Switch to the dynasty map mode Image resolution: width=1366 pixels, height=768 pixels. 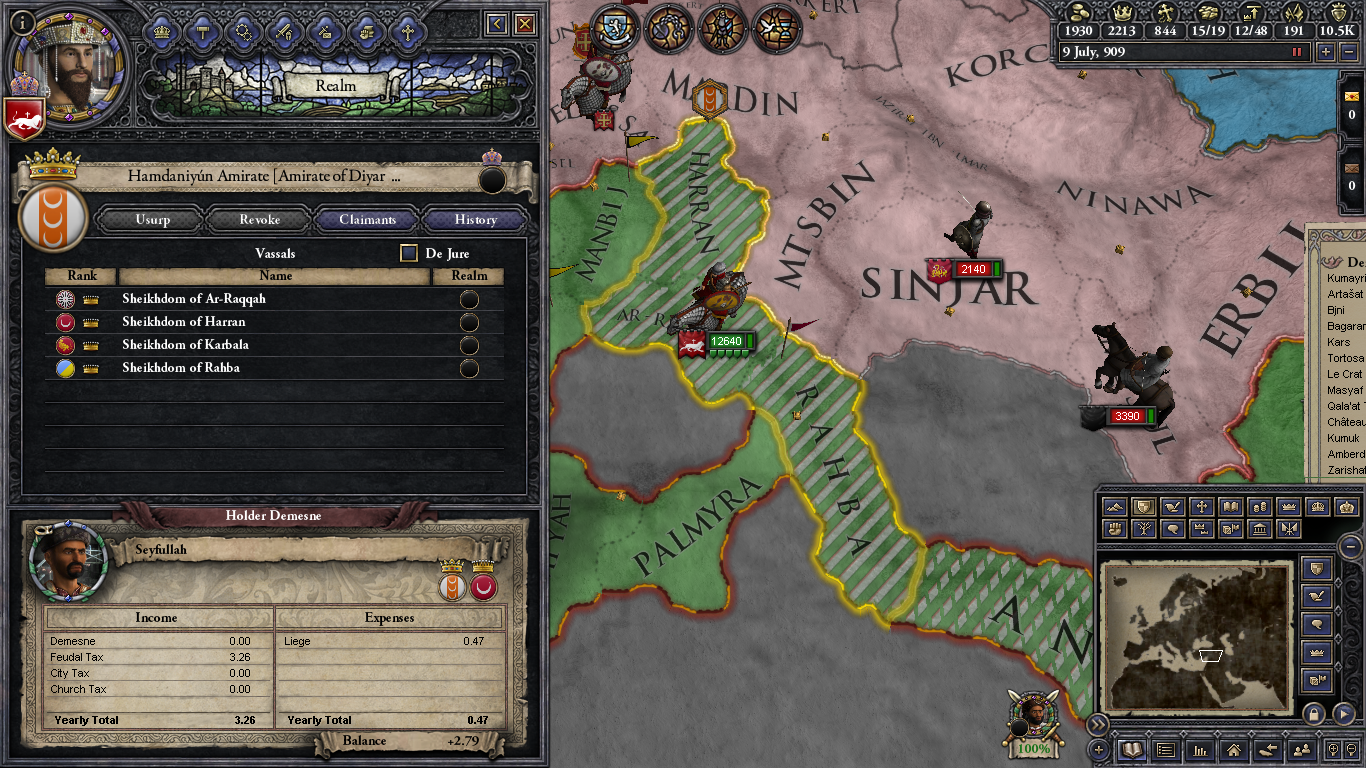tap(1145, 528)
